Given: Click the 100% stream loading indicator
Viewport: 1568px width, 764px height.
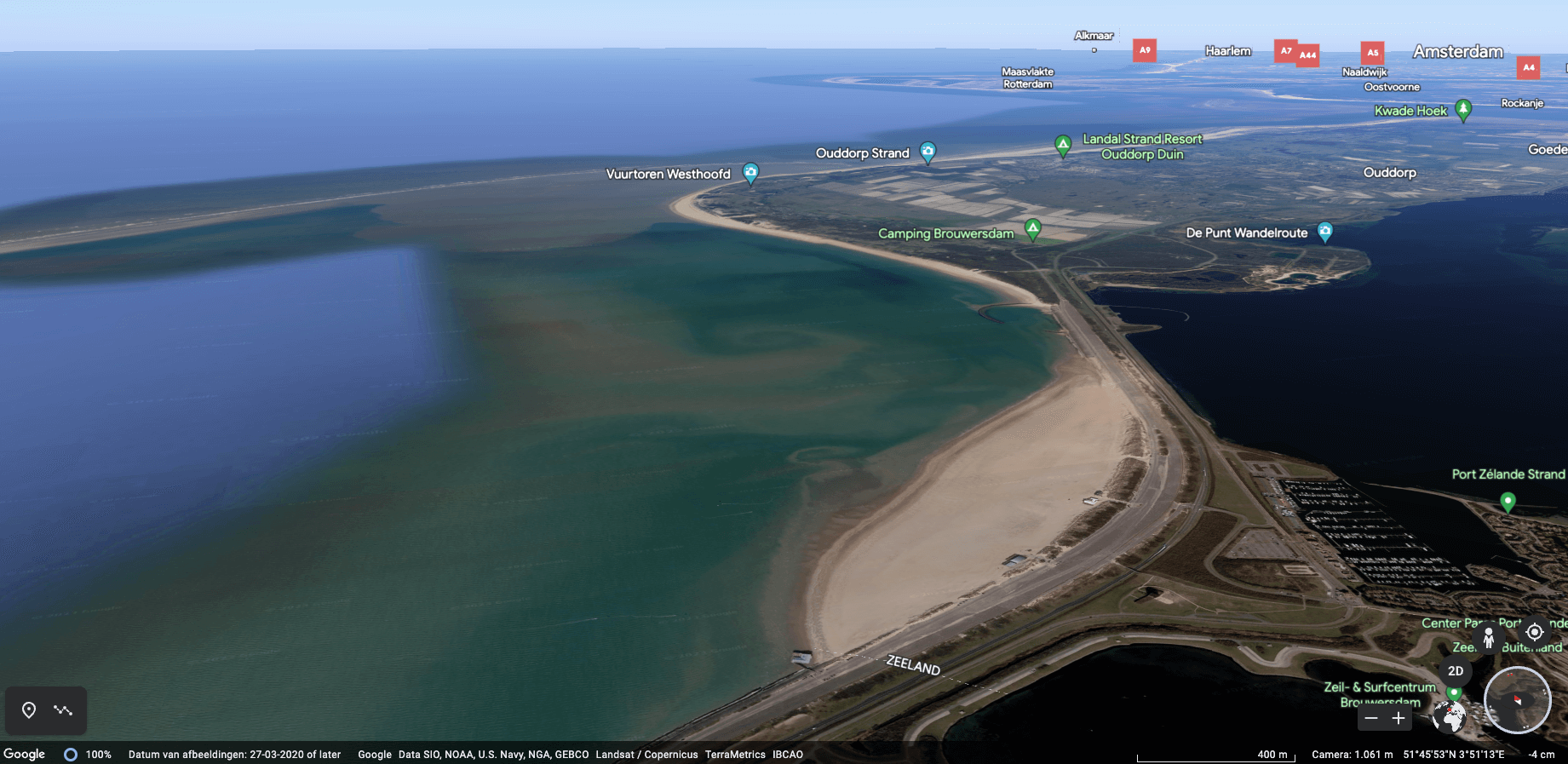Looking at the screenshot, I should point(88,754).
